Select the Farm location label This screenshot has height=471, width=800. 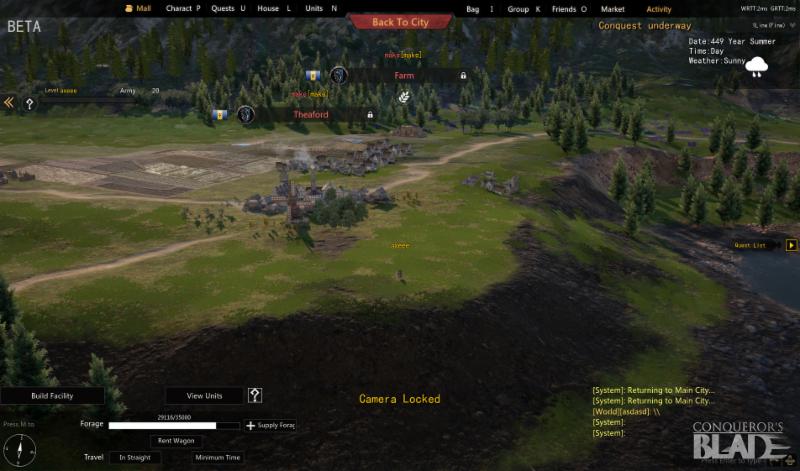(x=404, y=75)
